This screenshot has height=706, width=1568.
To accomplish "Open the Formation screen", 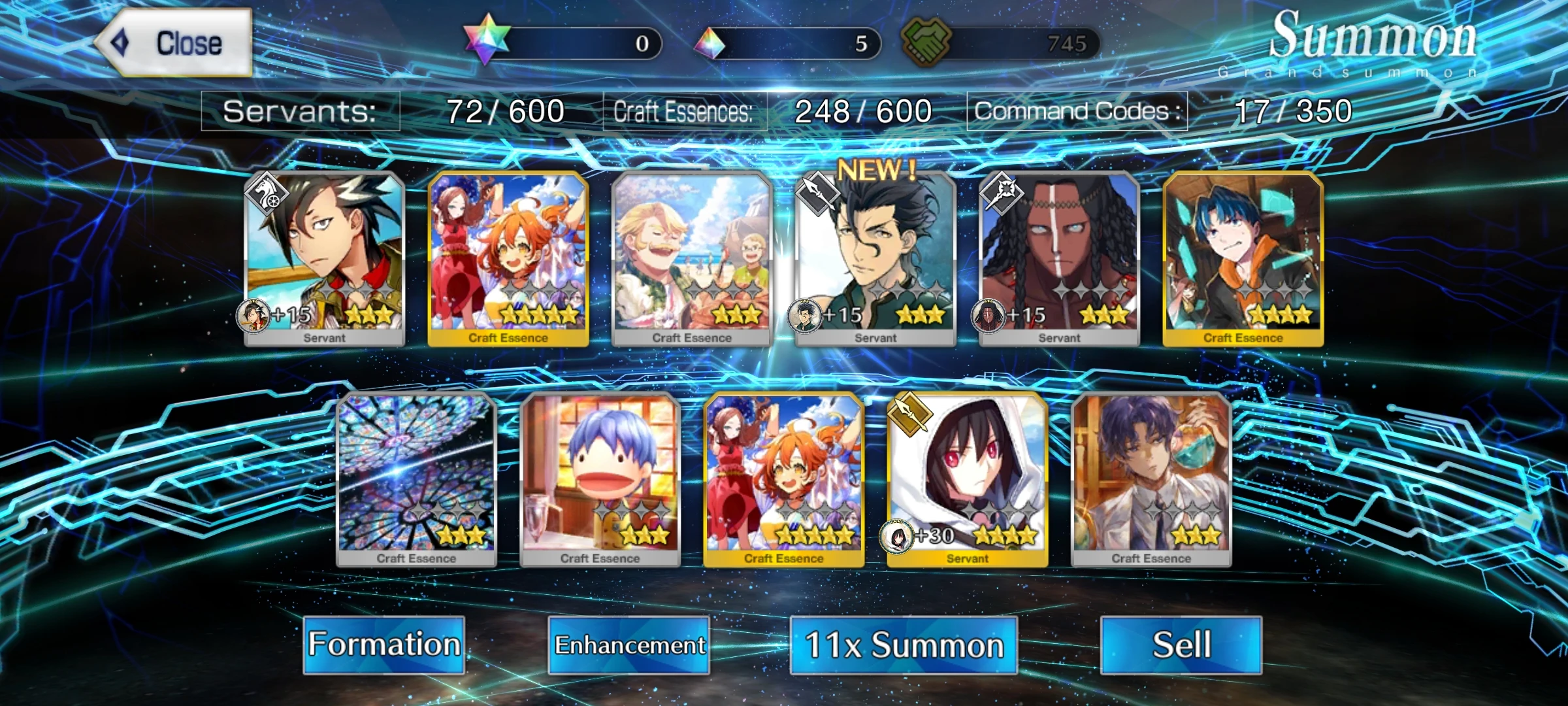I will [x=385, y=645].
